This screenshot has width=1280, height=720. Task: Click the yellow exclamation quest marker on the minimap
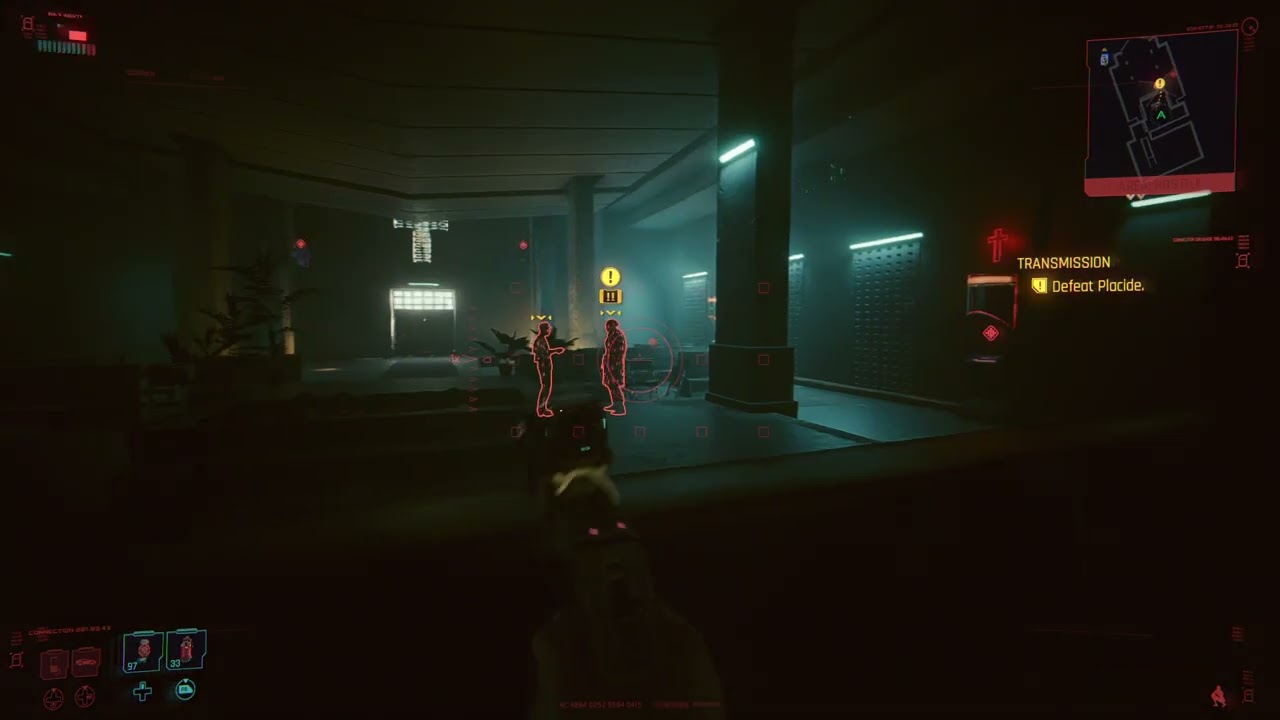pyautogui.click(x=1160, y=84)
